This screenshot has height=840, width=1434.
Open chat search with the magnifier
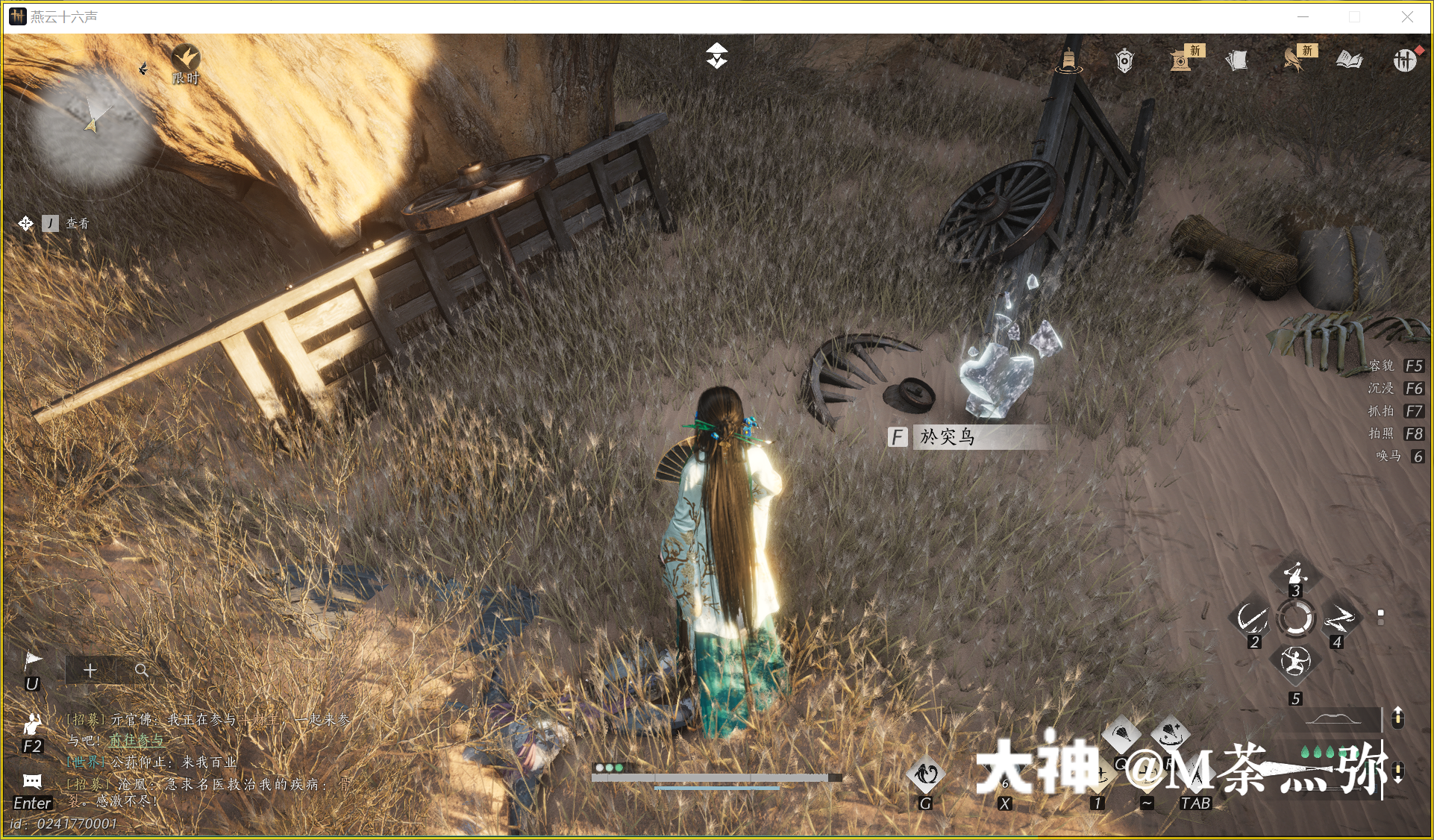click(x=142, y=670)
